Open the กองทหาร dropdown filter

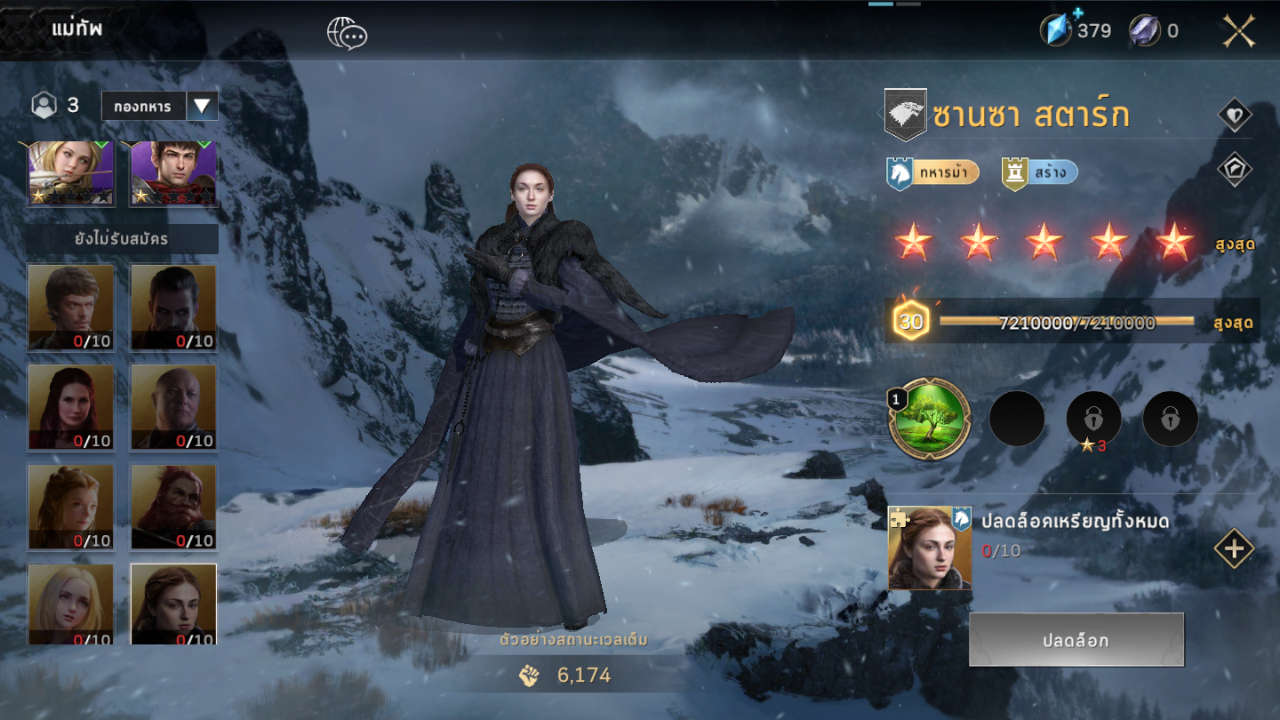[x=202, y=106]
